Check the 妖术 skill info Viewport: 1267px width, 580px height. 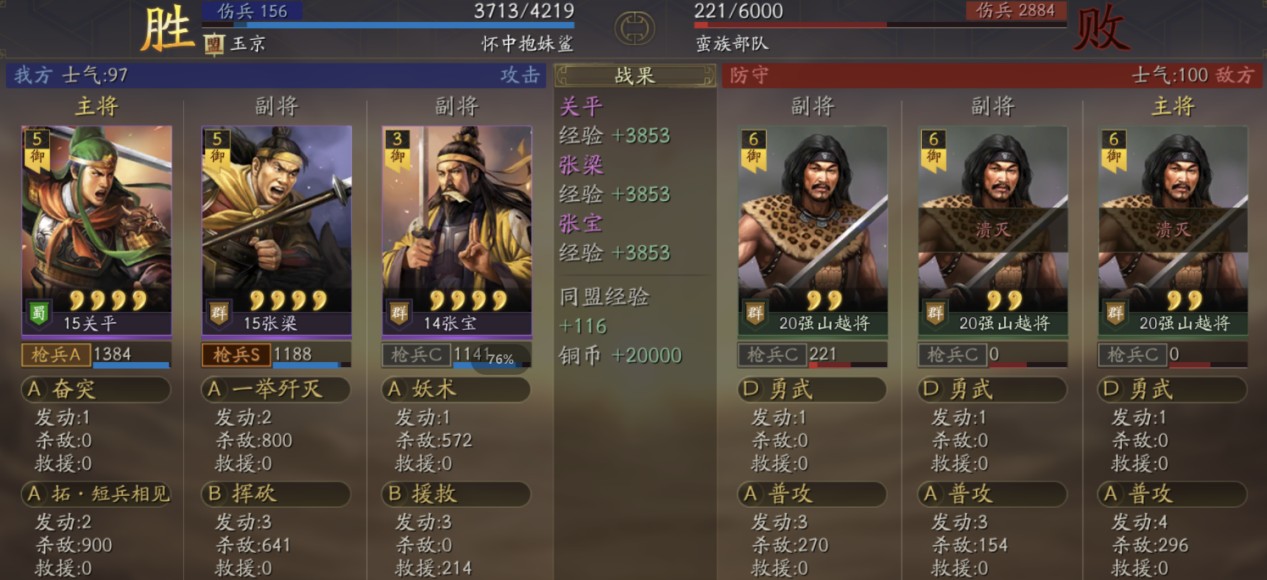pyautogui.click(x=455, y=389)
